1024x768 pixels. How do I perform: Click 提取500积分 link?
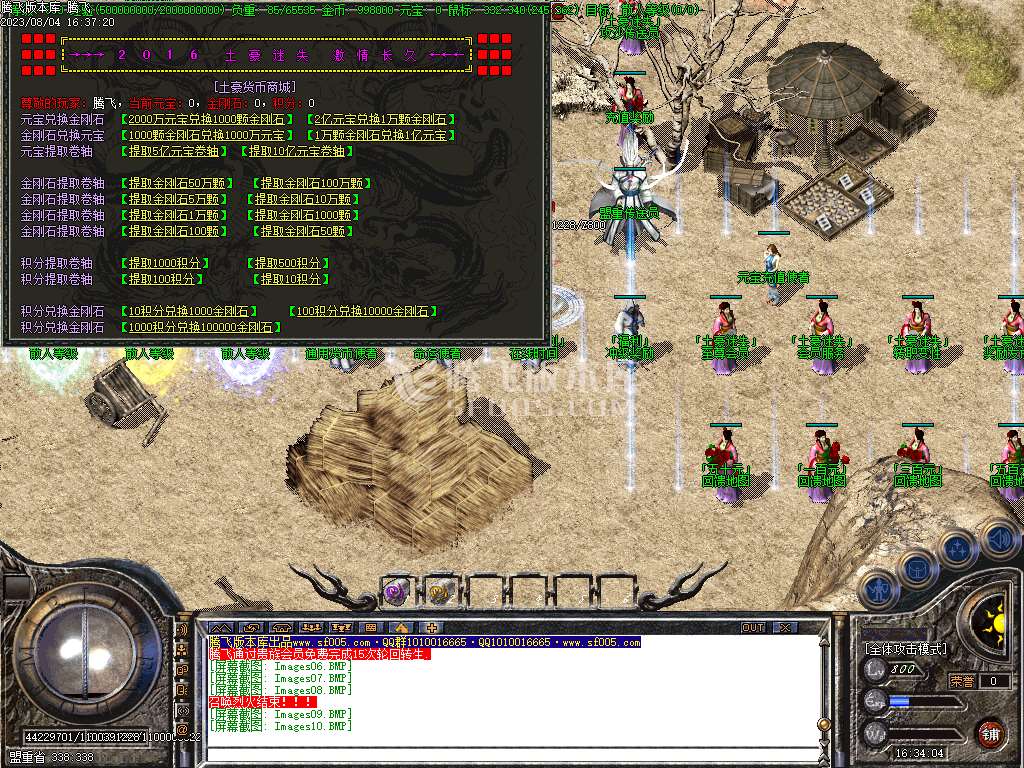click(288, 263)
